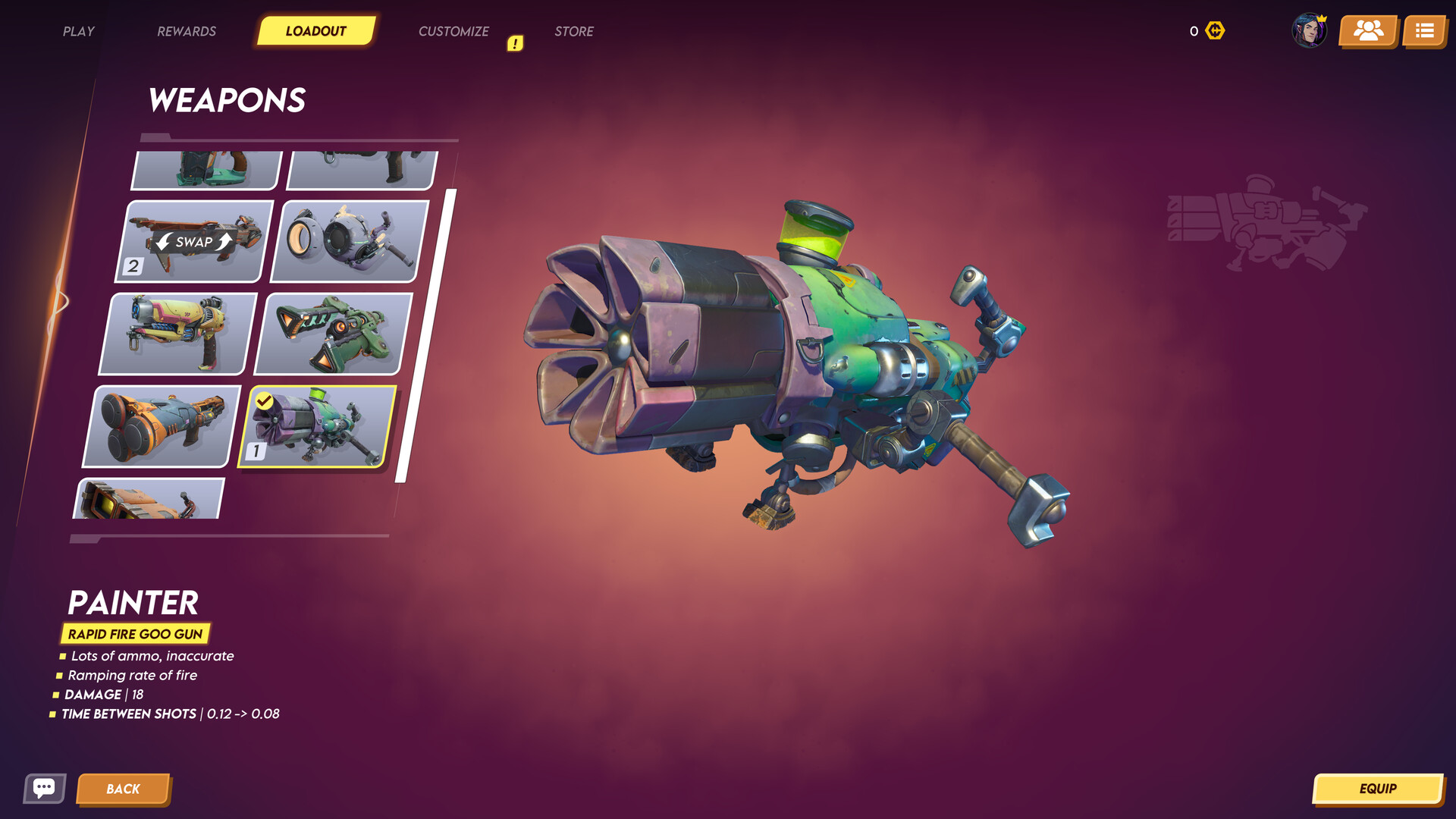Select the yellow pistol weapon thumbnail
The width and height of the screenshot is (1456, 819).
tap(176, 334)
